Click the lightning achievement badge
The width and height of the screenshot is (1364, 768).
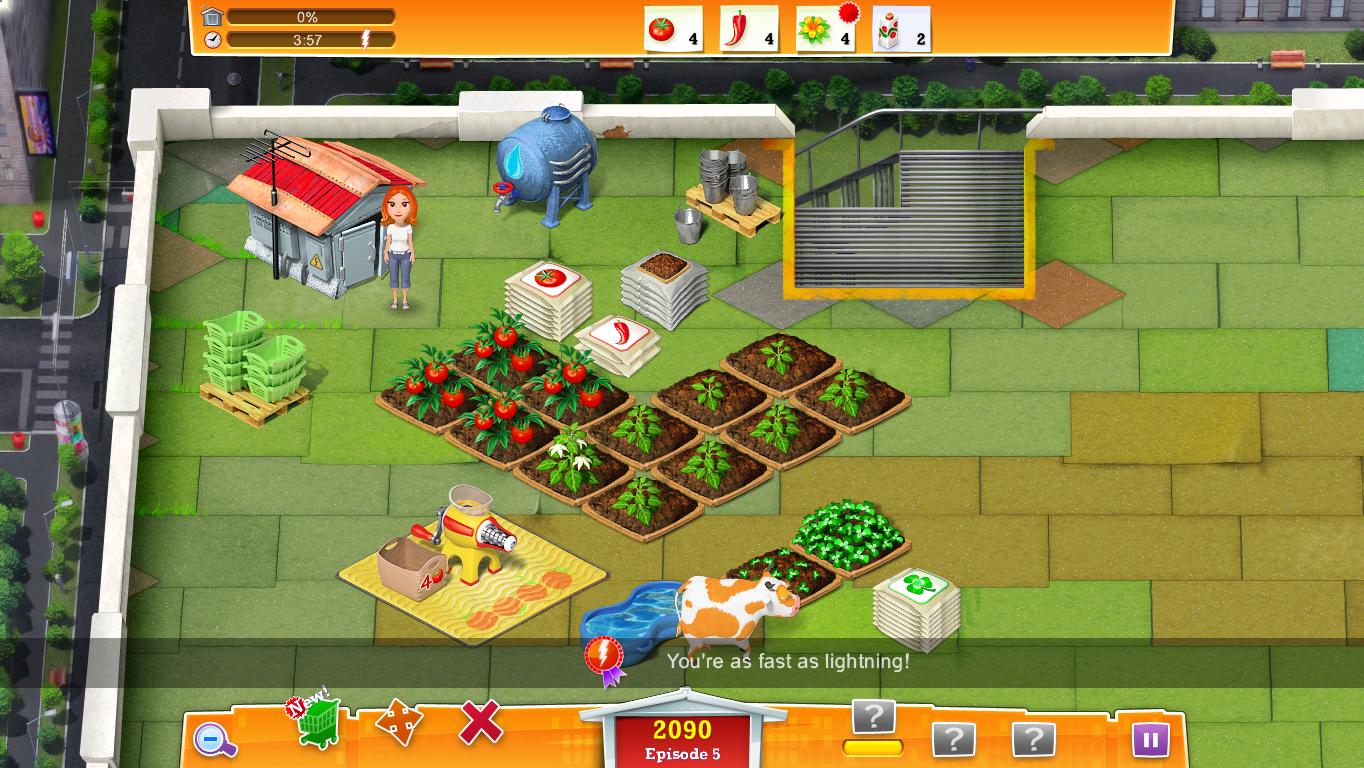tap(604, 655)
